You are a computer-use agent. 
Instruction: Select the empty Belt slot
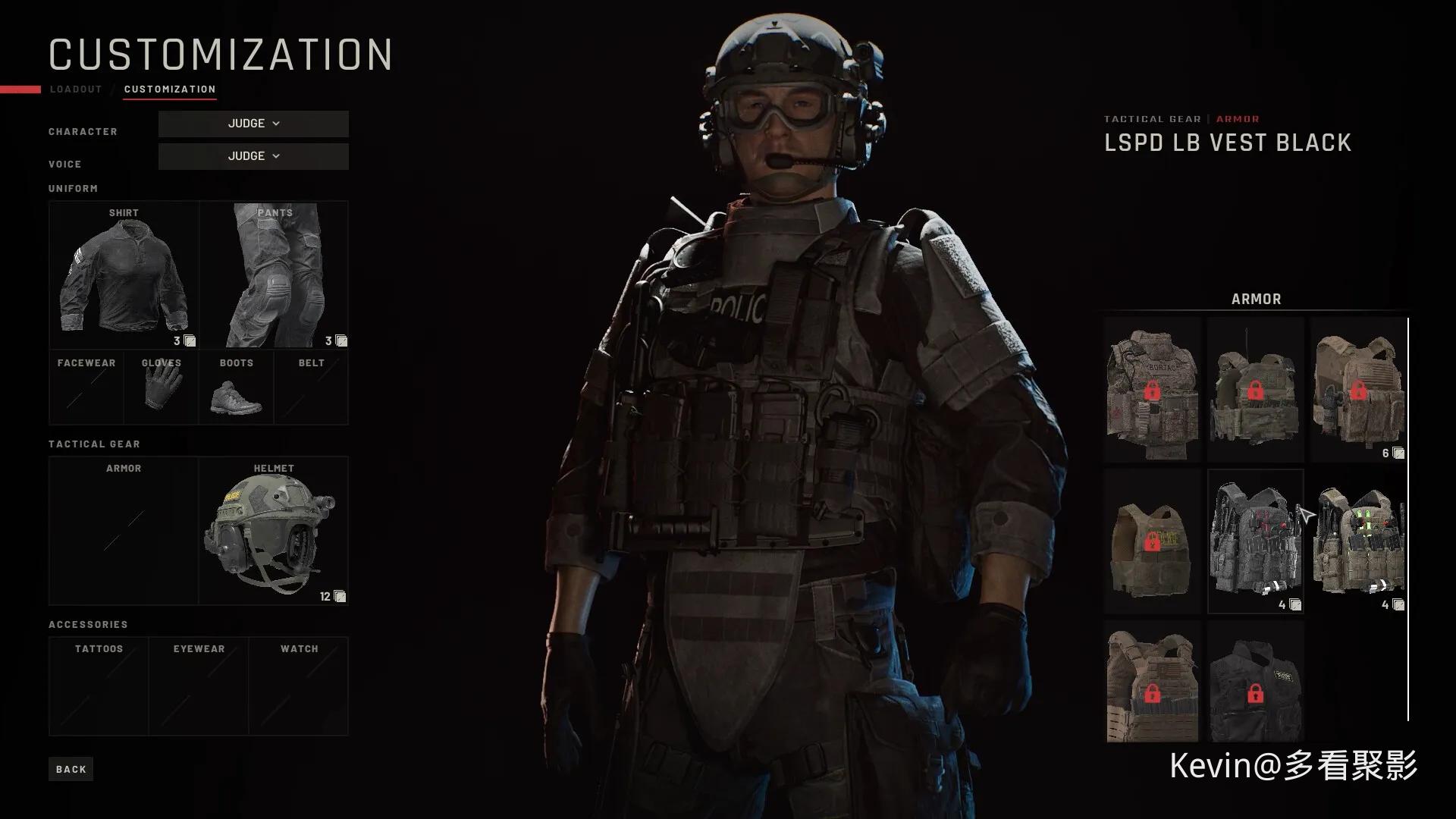(311, 388)
